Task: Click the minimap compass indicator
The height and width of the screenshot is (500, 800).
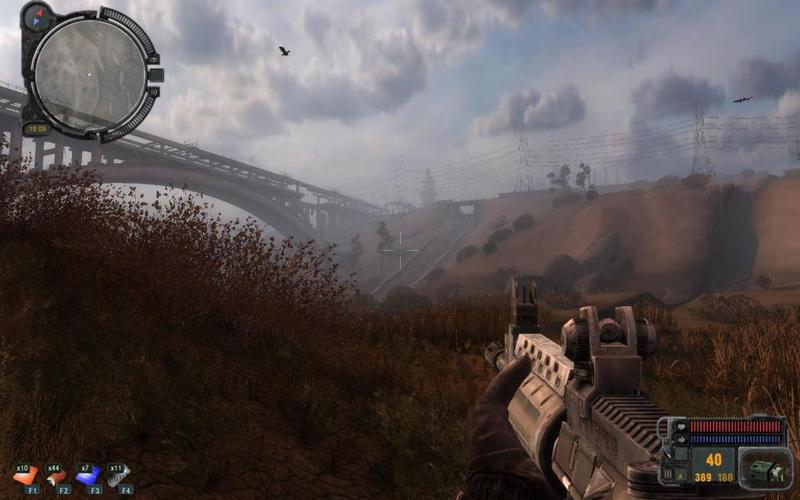Action: 38,17
